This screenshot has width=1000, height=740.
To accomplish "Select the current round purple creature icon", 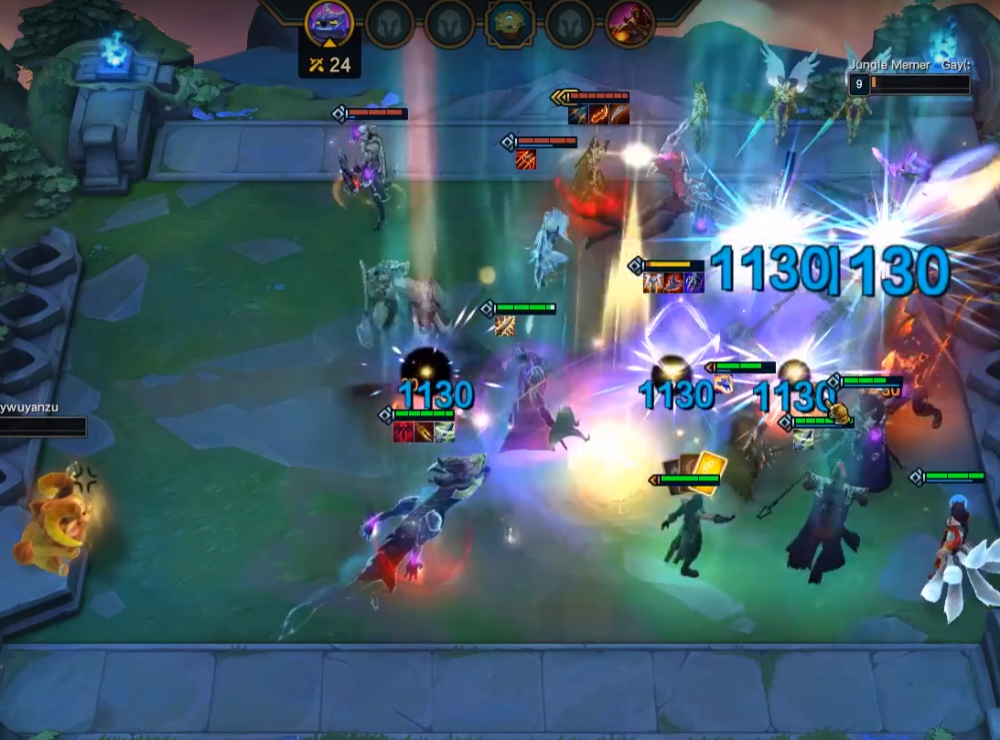I will [329, 22].
